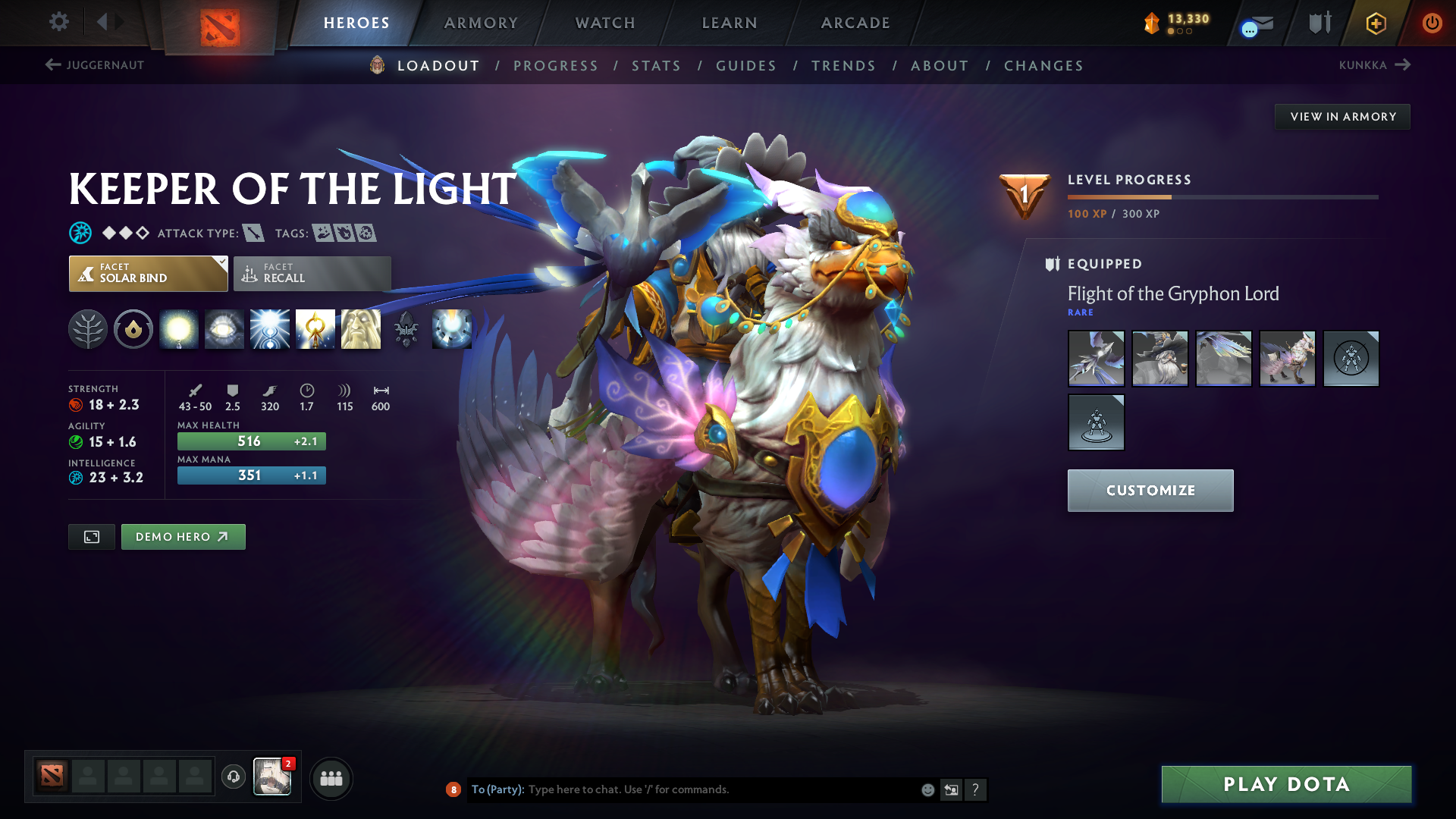Screen dimensions: 1456x819
Task: Switch to the STATS tab
Action: [x=656, y=65]
